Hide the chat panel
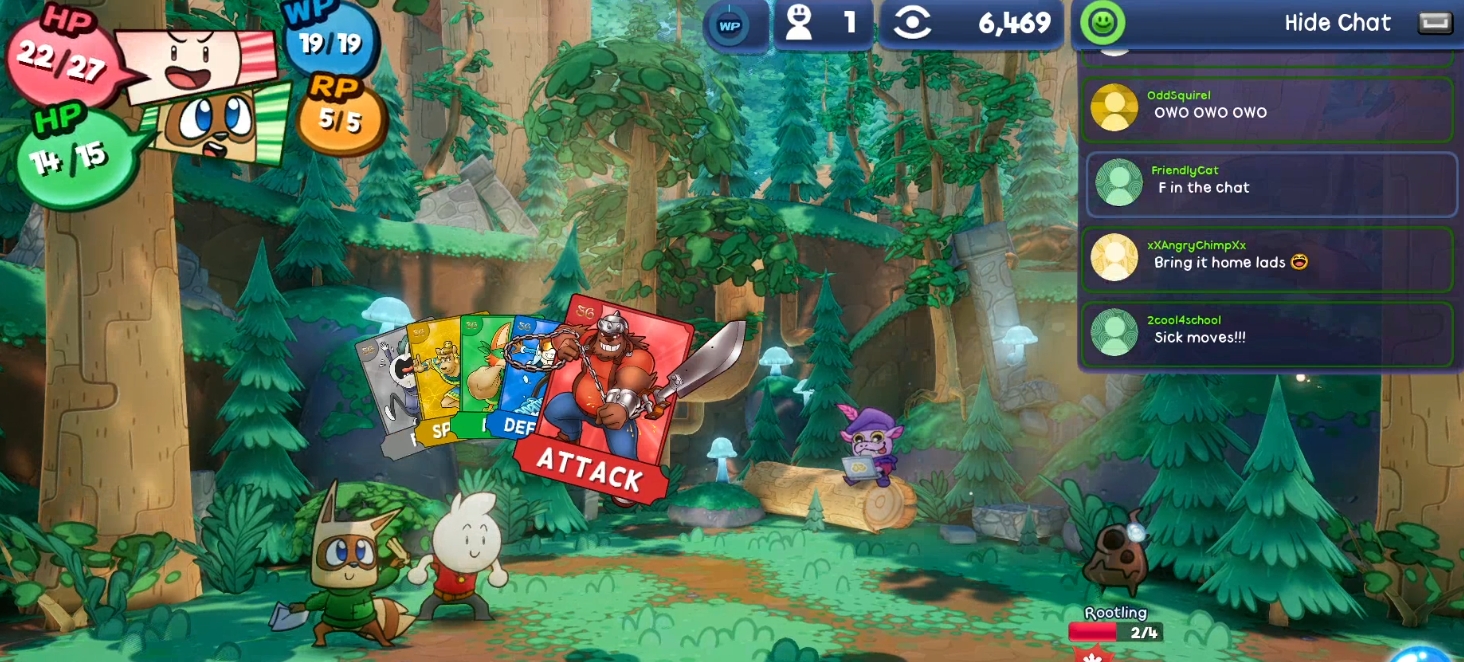 pos(1337,23)
